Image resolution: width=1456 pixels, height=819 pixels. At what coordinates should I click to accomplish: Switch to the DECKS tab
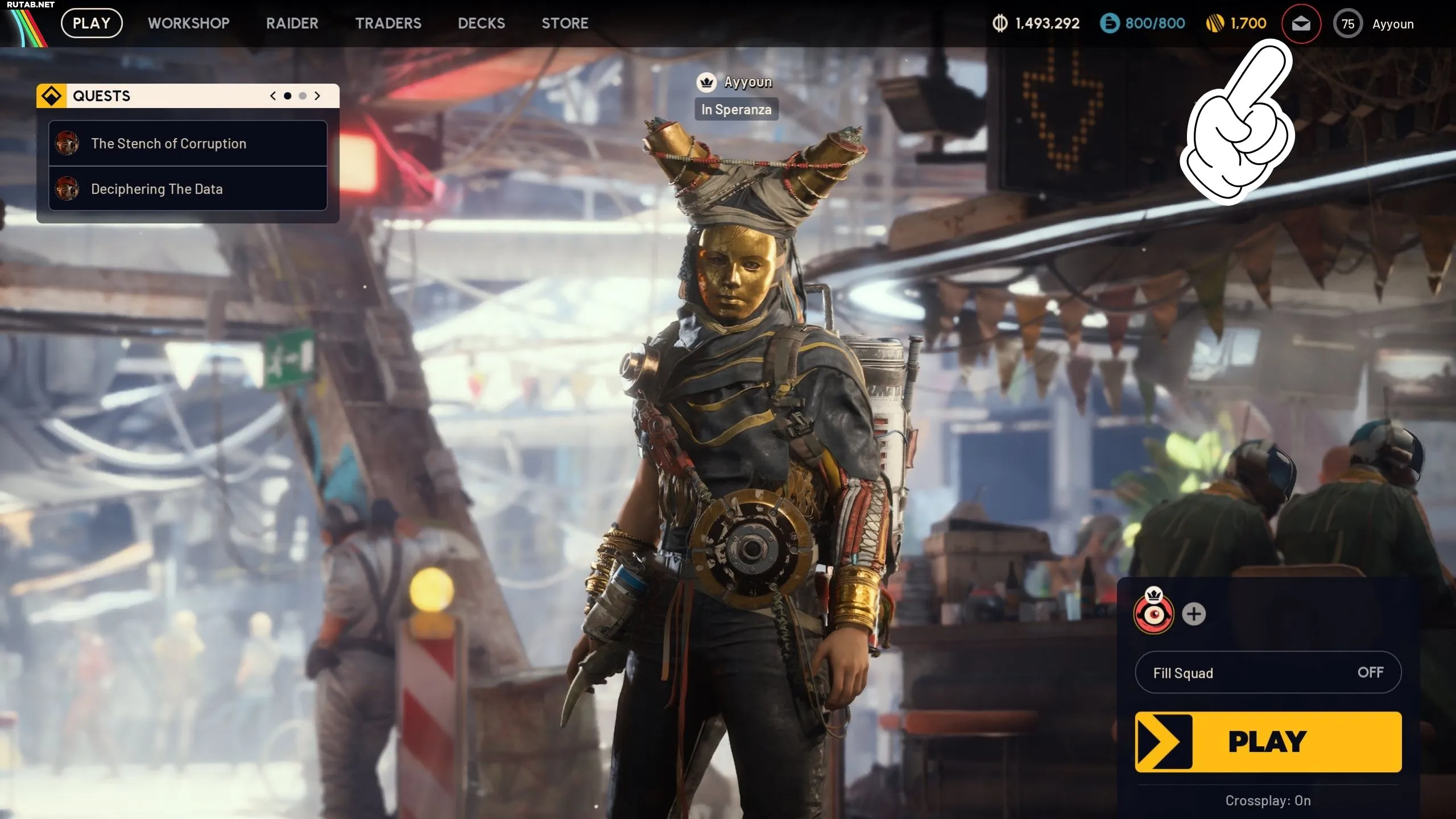pos(481,23)
